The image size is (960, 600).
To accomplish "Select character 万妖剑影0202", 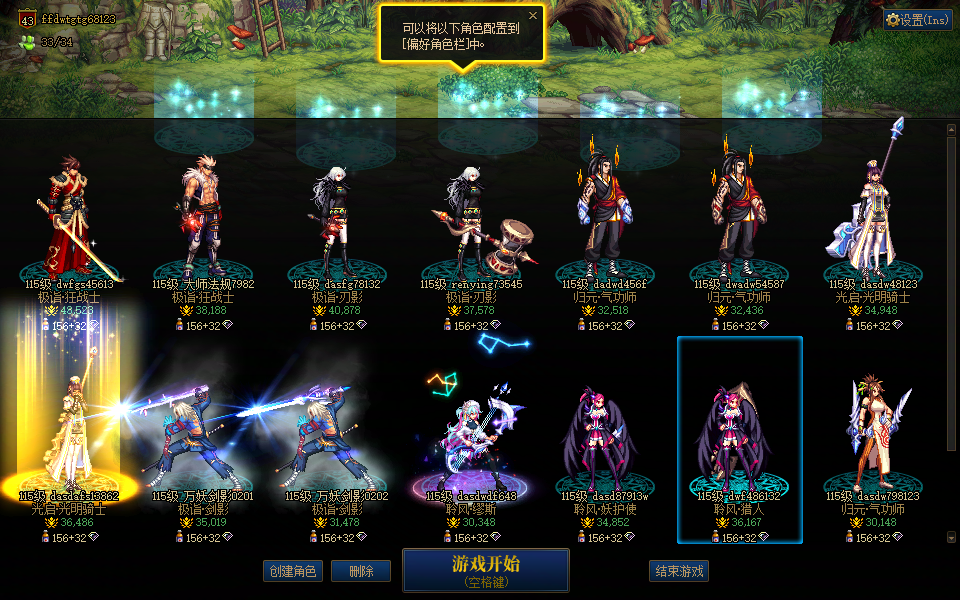I will tap(336, 440).
